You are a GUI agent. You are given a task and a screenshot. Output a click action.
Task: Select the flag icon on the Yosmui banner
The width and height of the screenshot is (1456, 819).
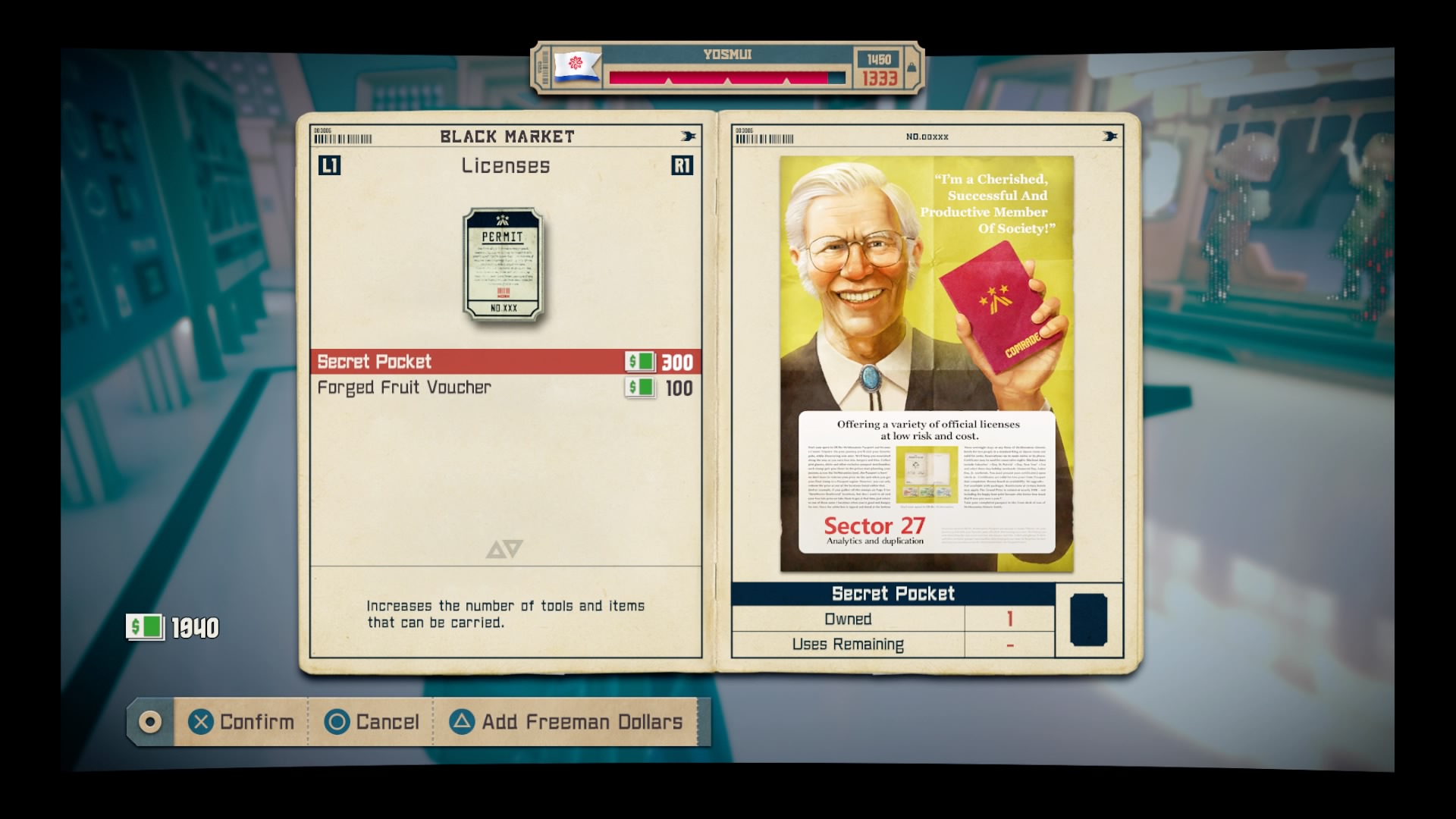pos(575,67)
